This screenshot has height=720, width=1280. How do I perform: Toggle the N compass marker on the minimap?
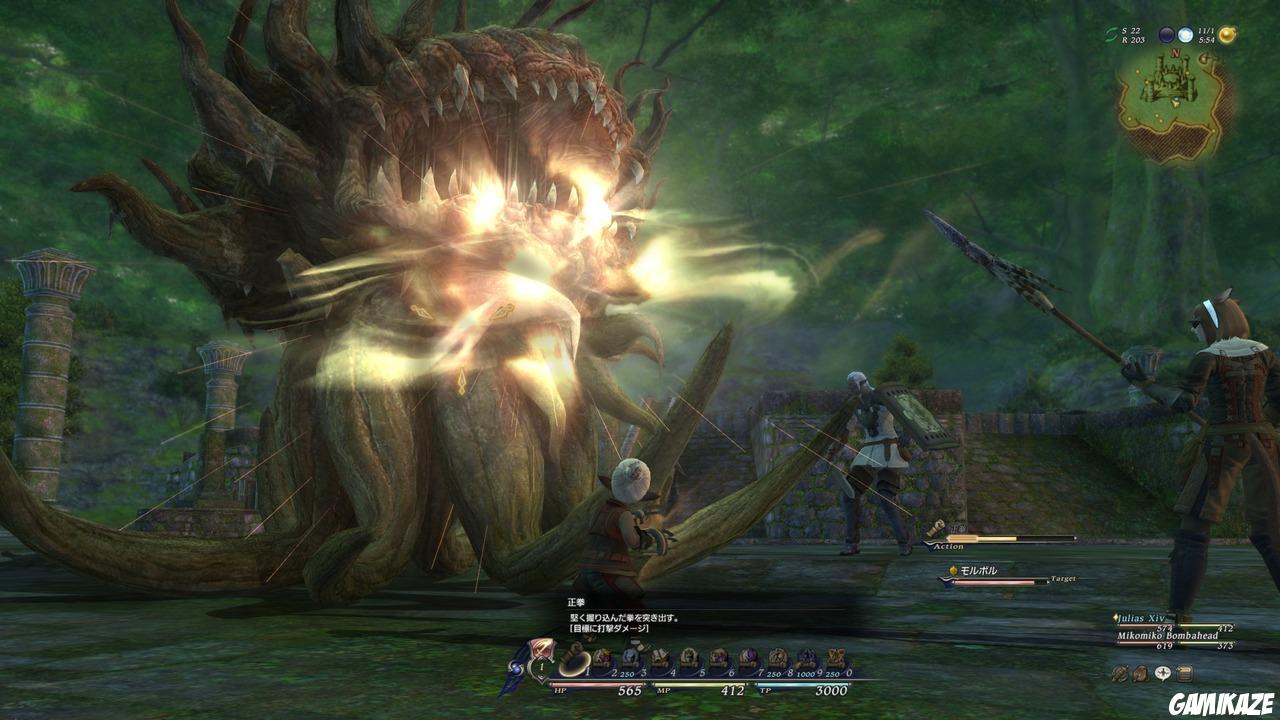click(1176, 53)
